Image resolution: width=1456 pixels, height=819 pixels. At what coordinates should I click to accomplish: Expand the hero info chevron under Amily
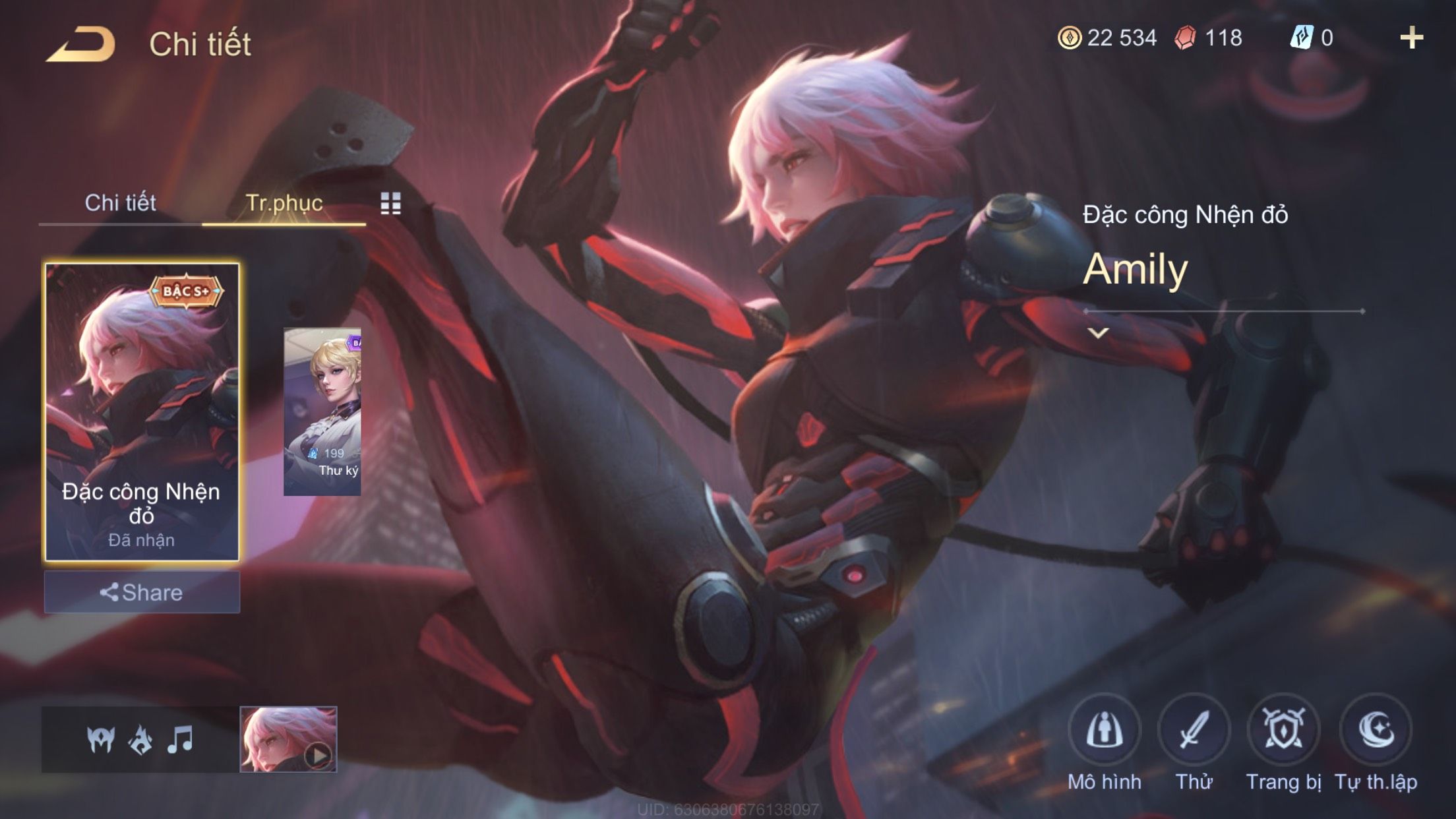click(x=1098, y=333)
